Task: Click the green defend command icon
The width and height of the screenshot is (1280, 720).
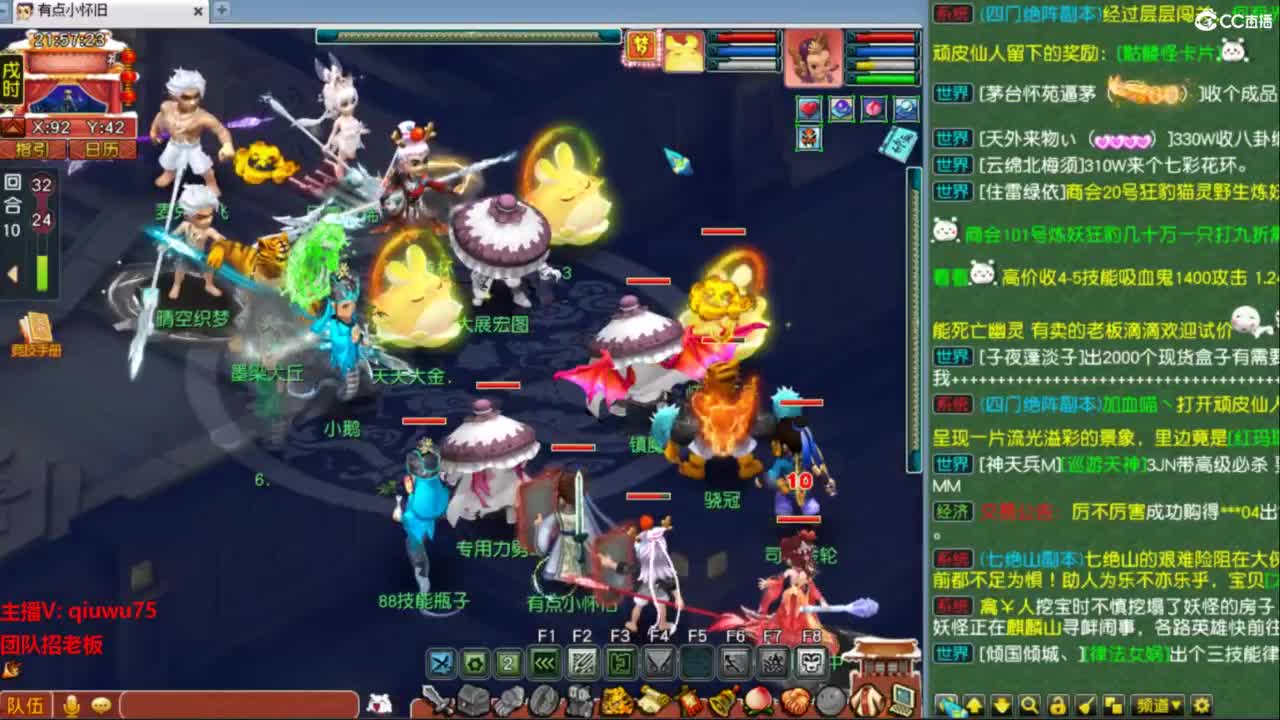Action: pos(475,661)
